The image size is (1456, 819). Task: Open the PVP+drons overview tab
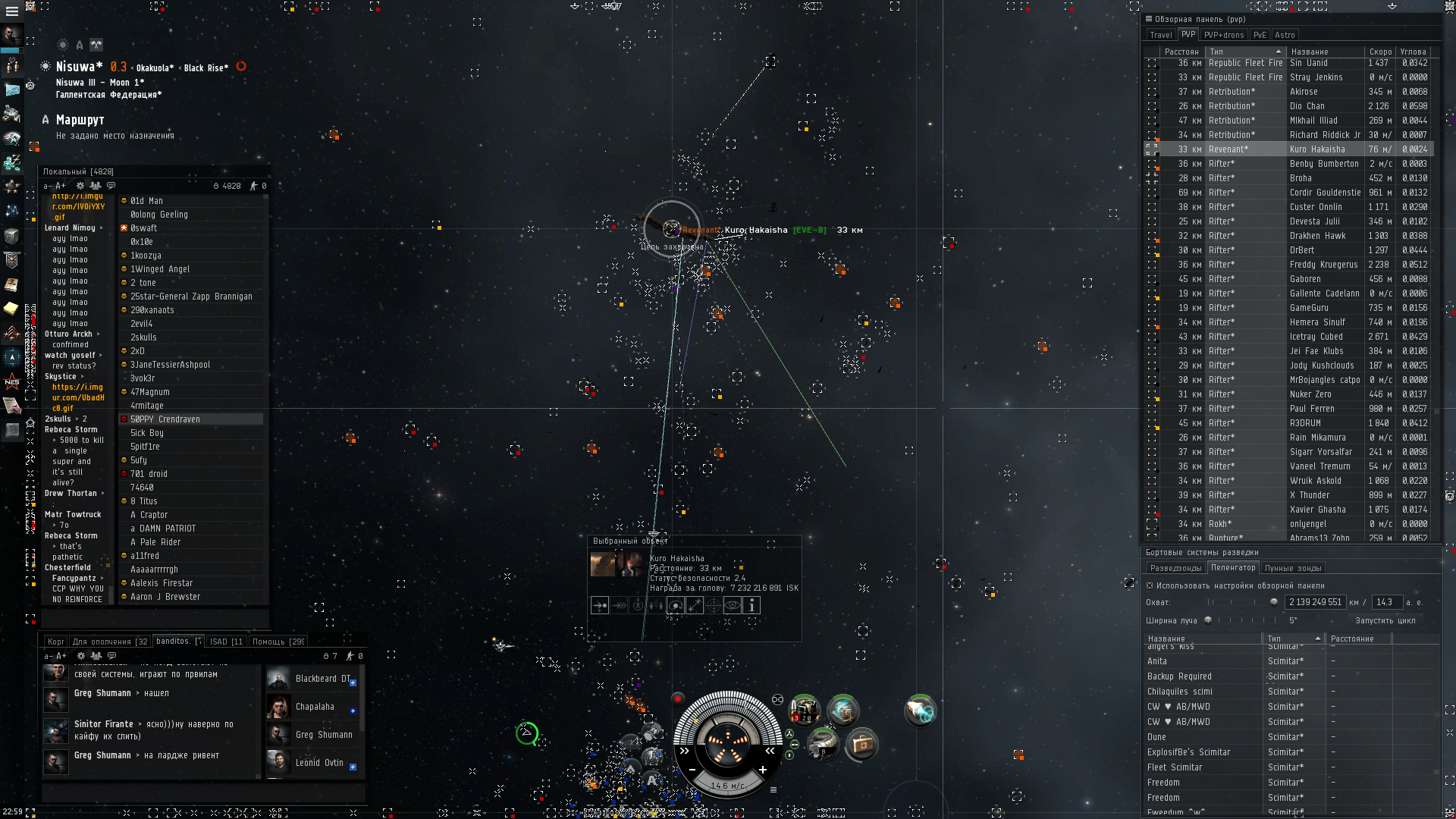1223,35
